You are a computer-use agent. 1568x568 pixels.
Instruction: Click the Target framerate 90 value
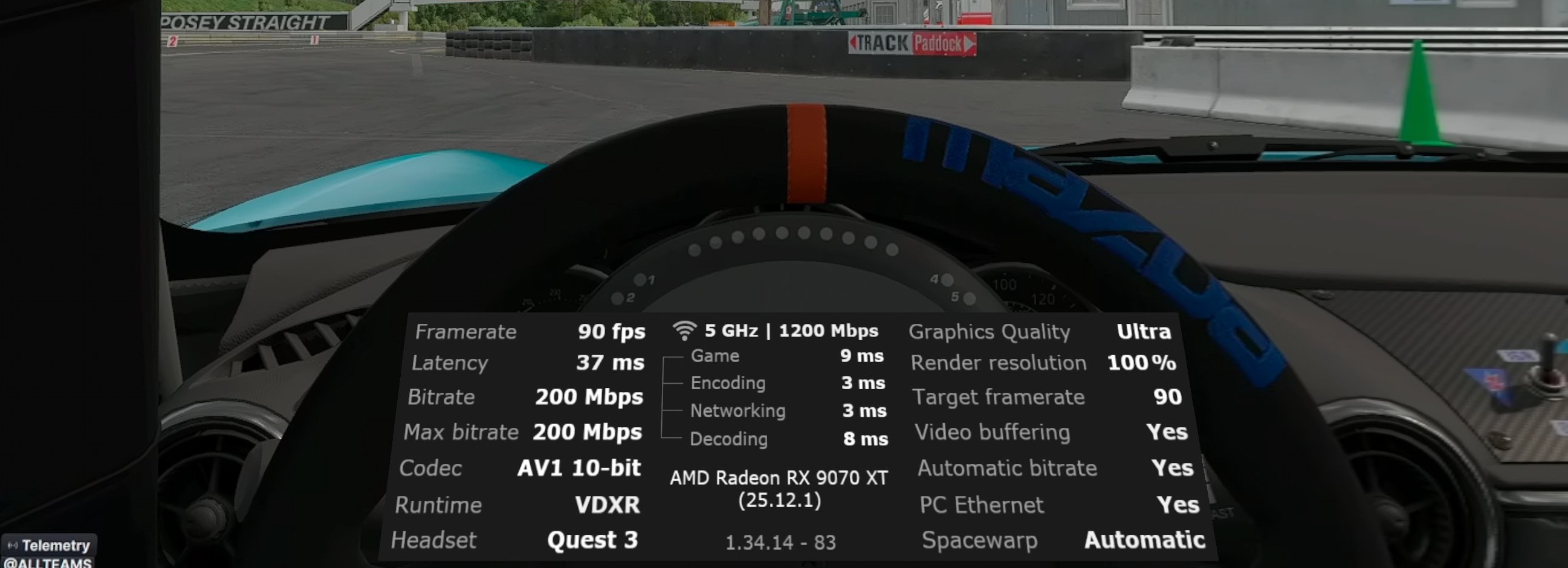[1168, 397]
